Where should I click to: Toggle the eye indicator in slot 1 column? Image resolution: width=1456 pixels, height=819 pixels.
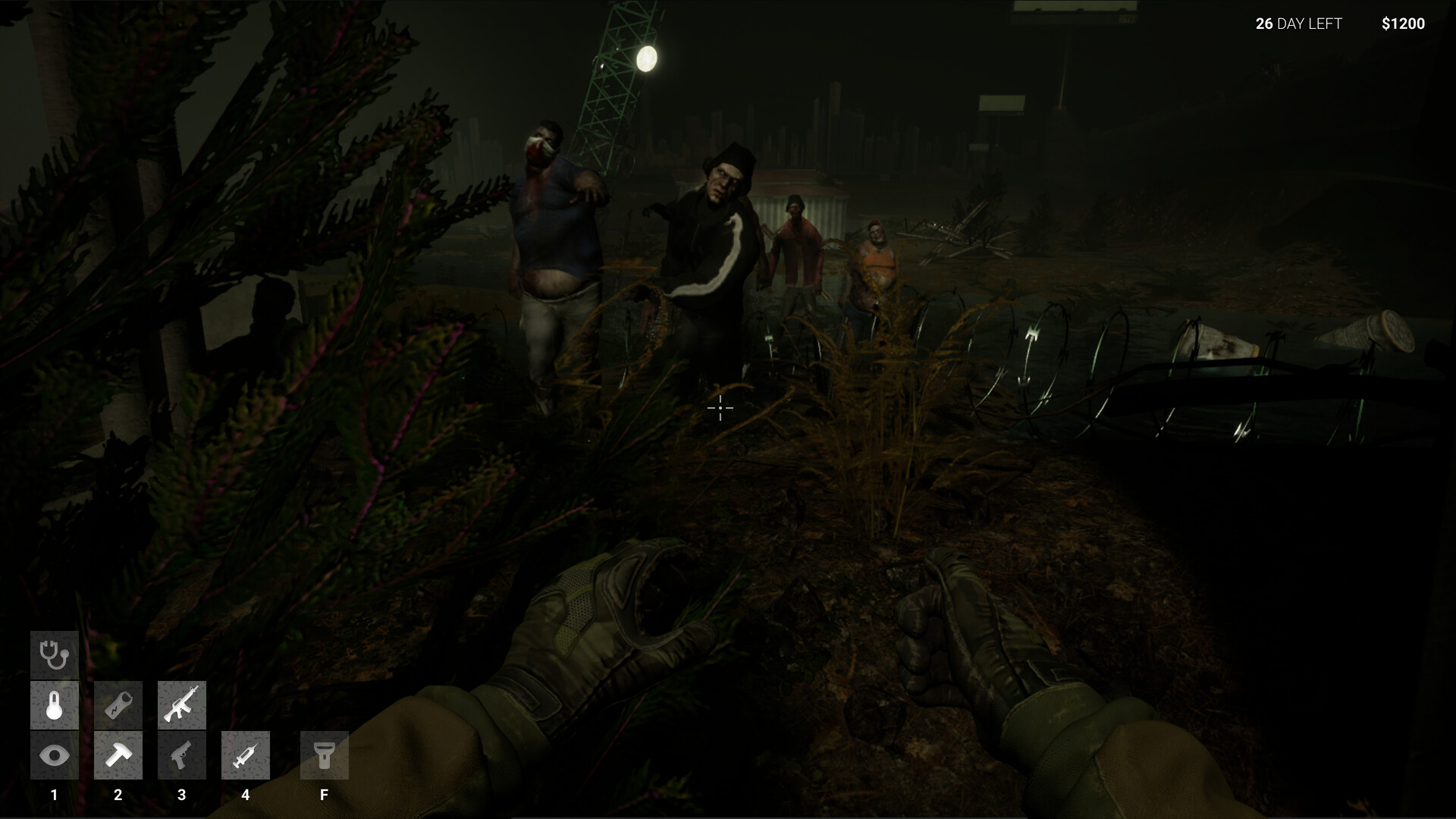(54, 755)
